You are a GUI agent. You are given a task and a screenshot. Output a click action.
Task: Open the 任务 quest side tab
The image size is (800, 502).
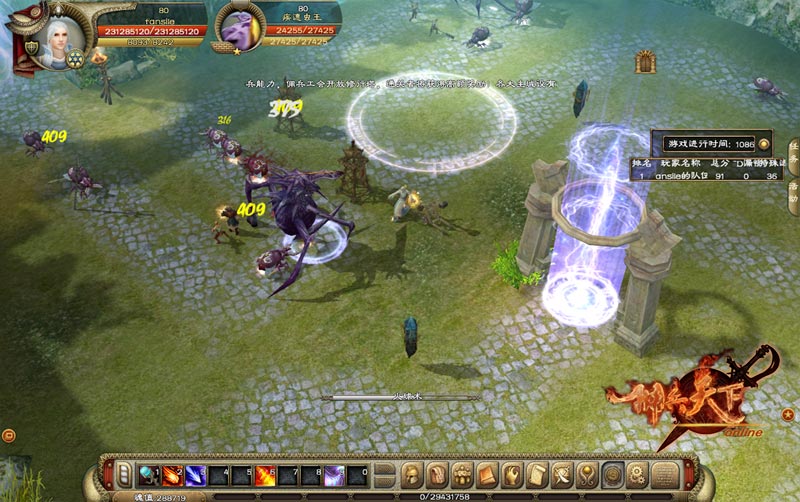(x=793, y=155)
